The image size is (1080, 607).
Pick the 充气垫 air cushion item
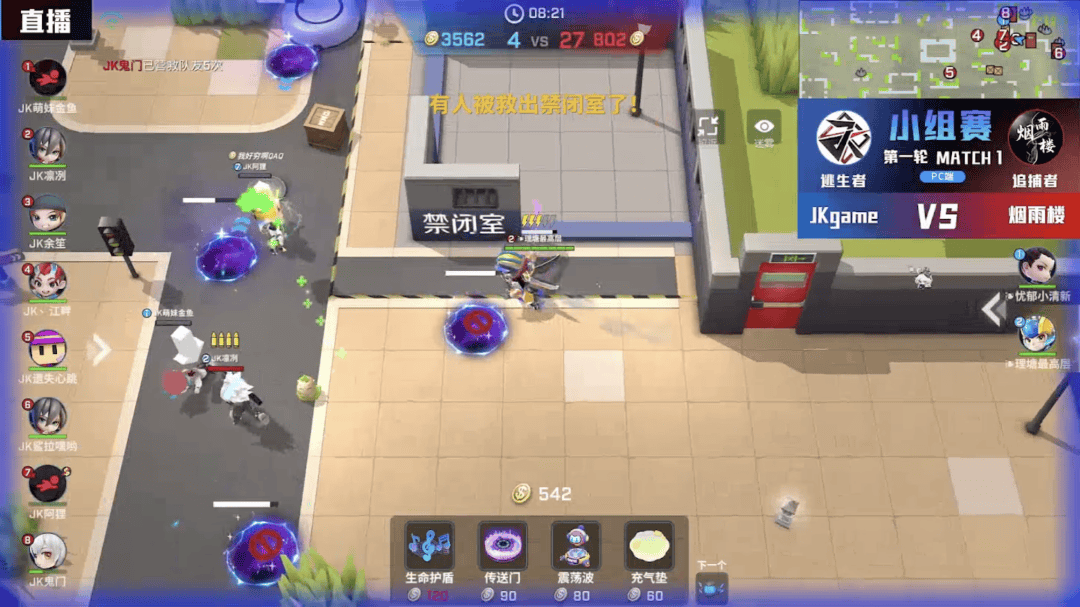[649, 547]
